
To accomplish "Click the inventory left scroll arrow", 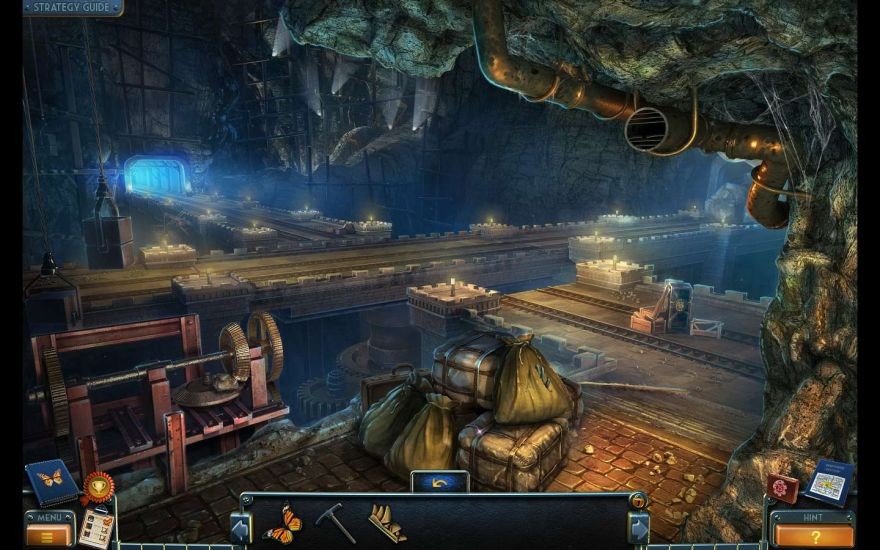I will tap(240, 526).
